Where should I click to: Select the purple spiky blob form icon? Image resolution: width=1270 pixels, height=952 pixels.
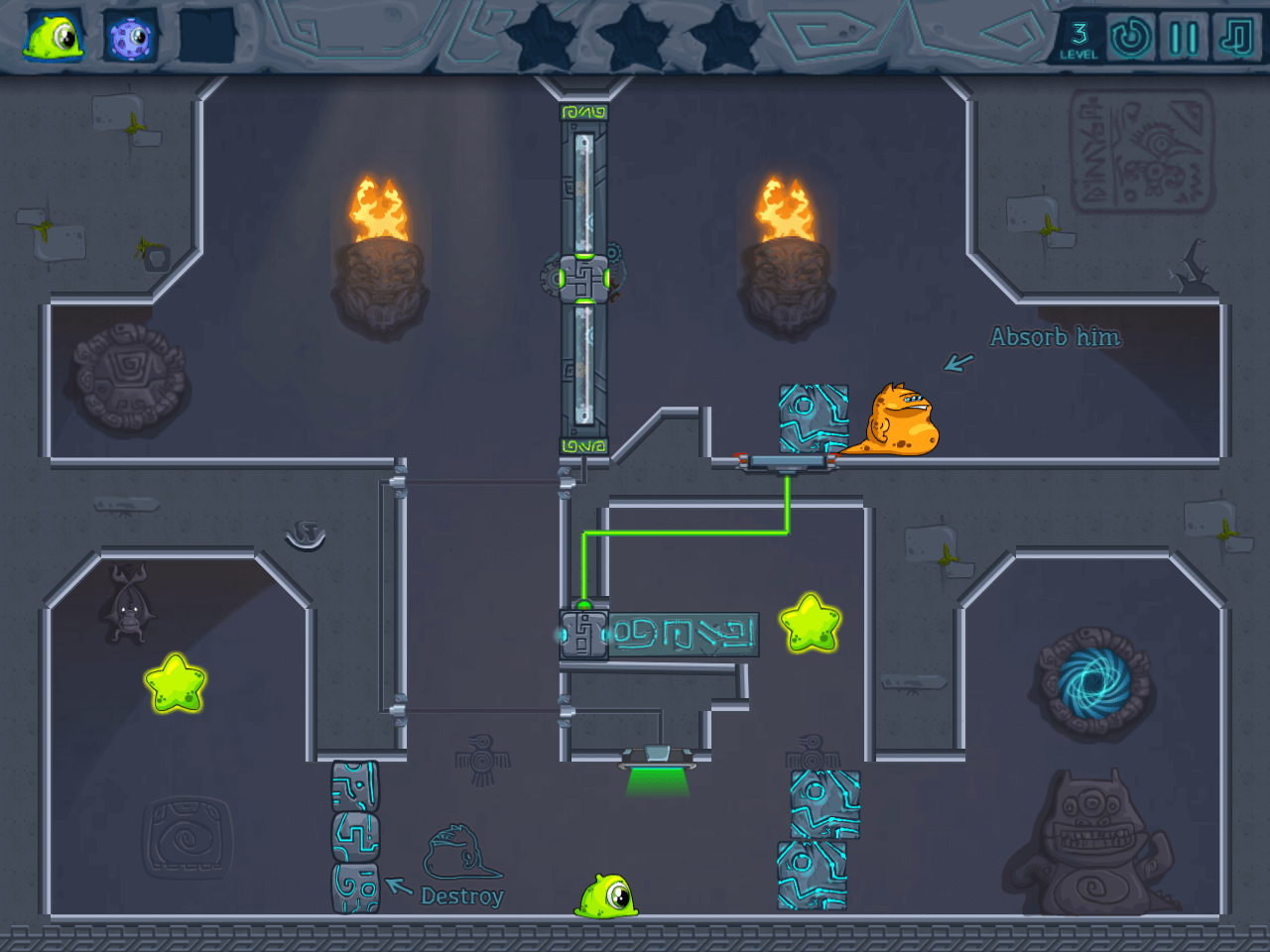pyautogui.click(x=130, y=38)
